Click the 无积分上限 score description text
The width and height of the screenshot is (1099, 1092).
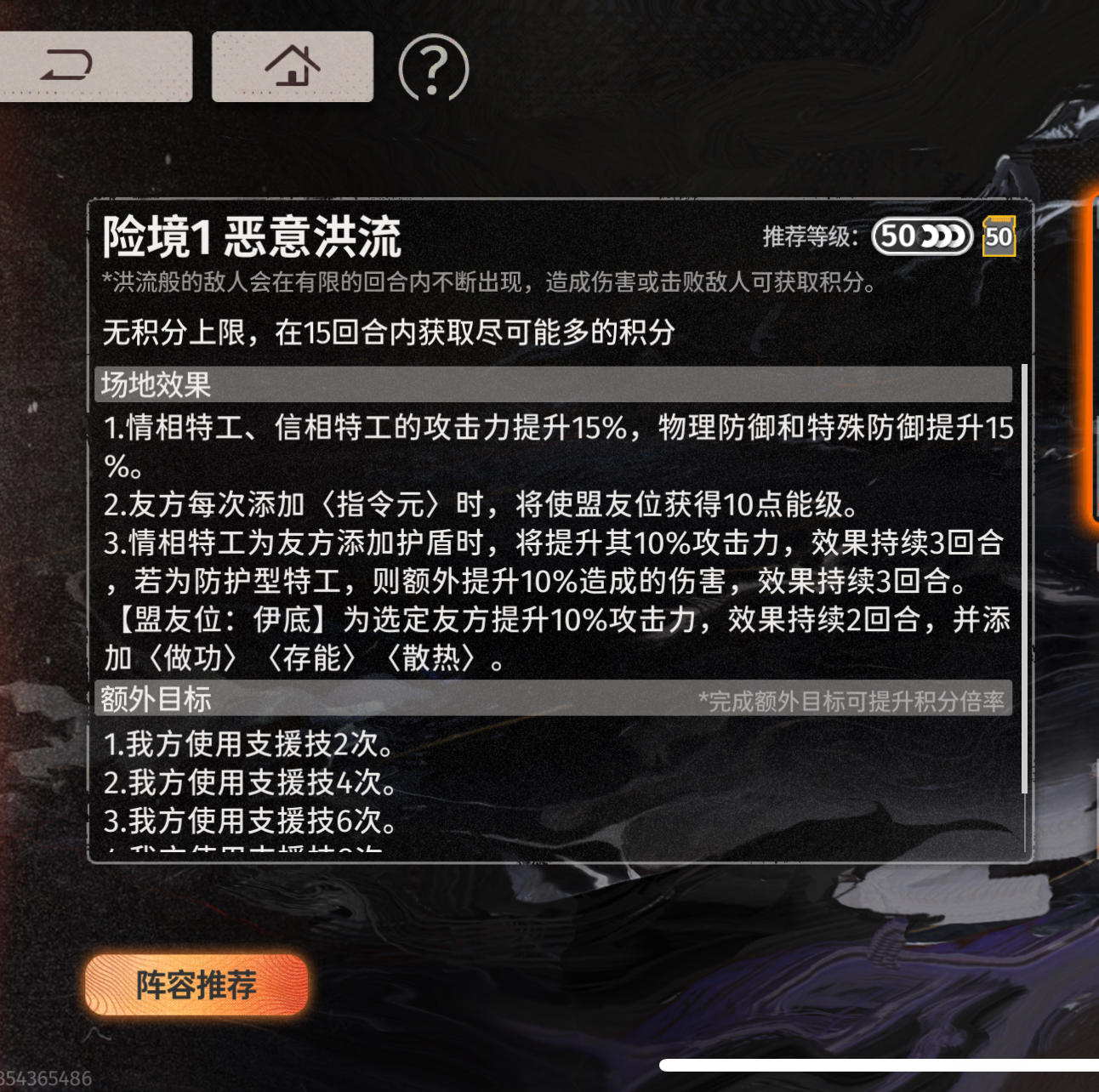pyautogui.click(x=387, y=333)
